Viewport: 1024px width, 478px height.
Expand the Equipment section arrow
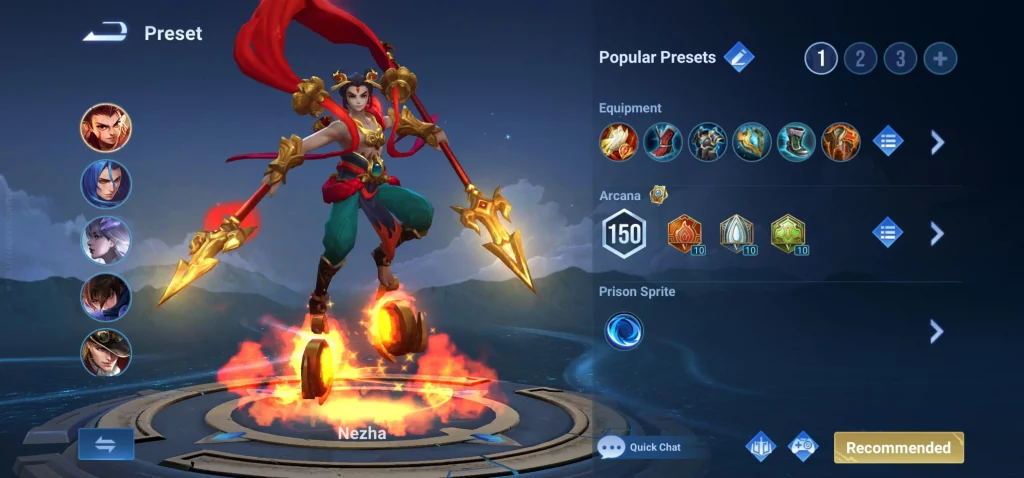click(x=937, y=142)
